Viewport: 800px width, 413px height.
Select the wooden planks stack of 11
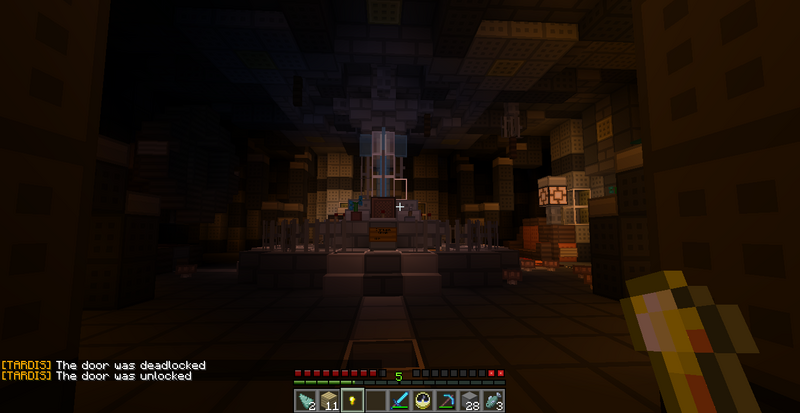pos(329,400)
